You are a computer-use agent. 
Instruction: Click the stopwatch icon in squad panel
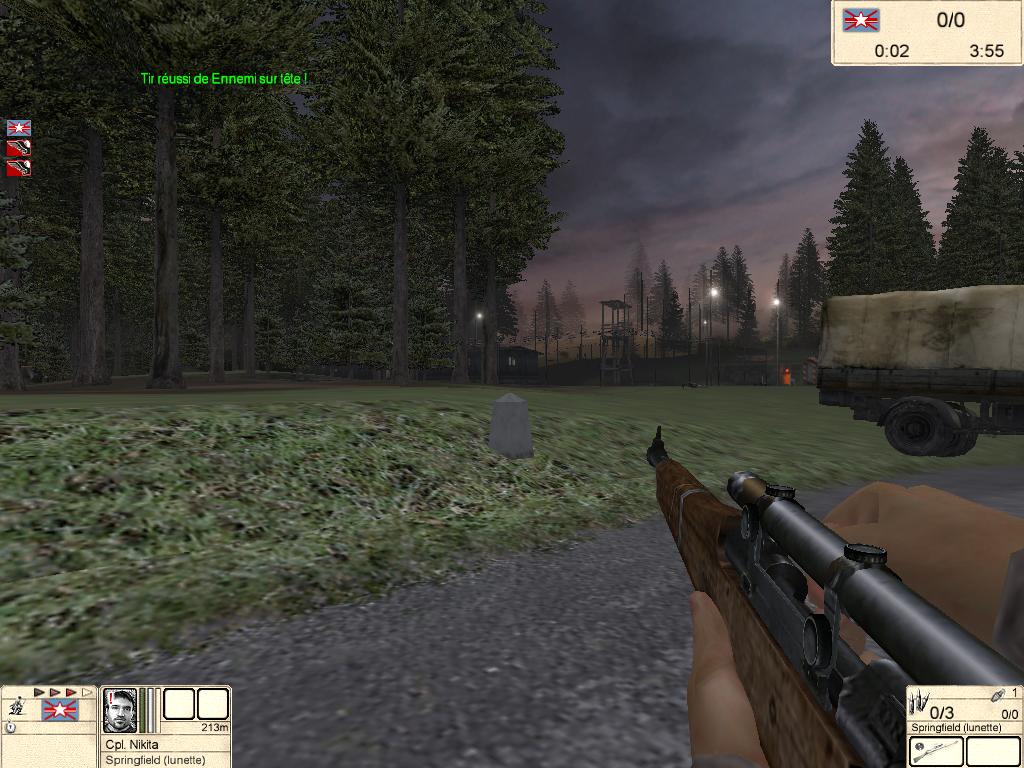pyautogui.click(x=10, y=728)
